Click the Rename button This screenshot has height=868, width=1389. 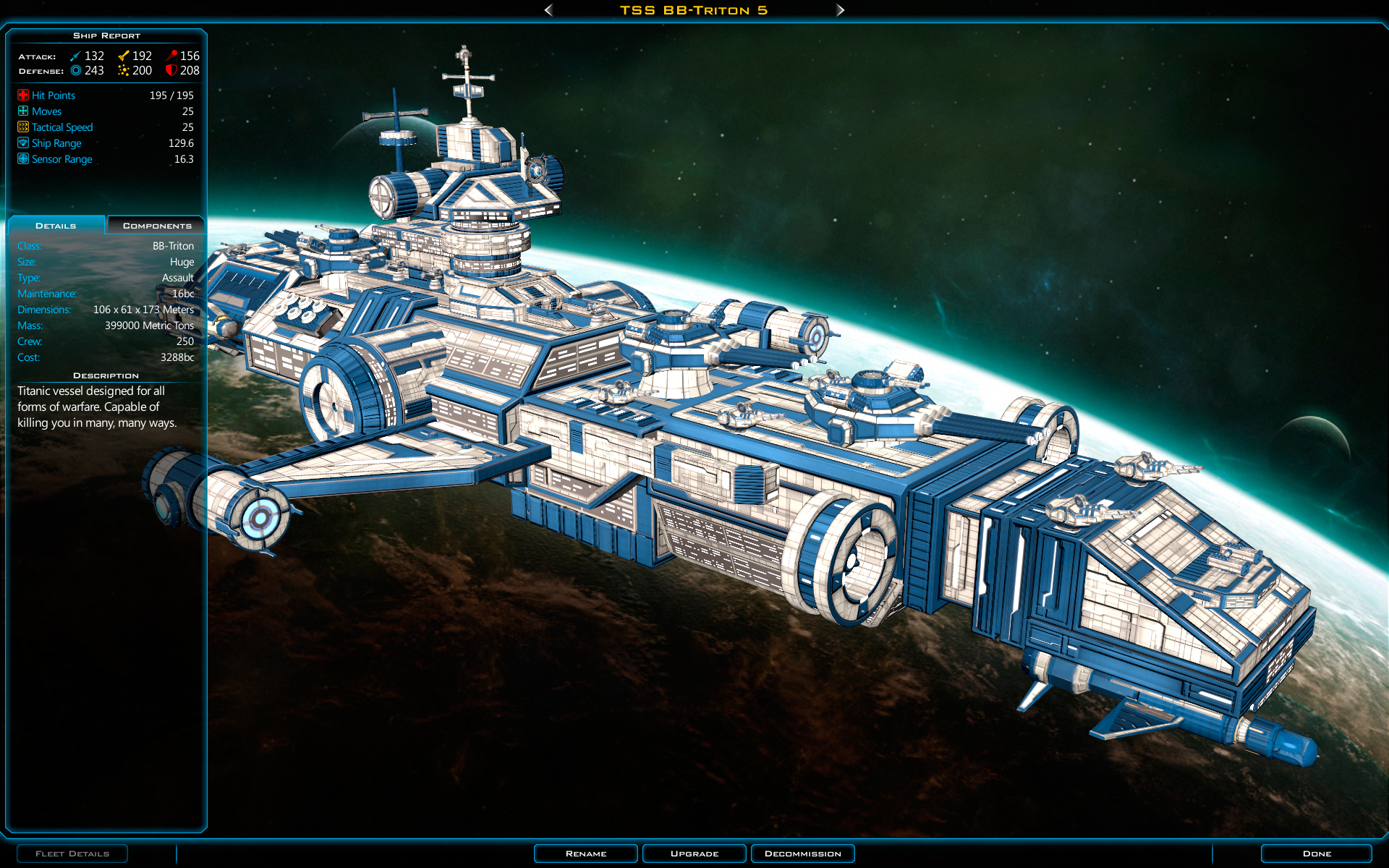click(585, 854)
